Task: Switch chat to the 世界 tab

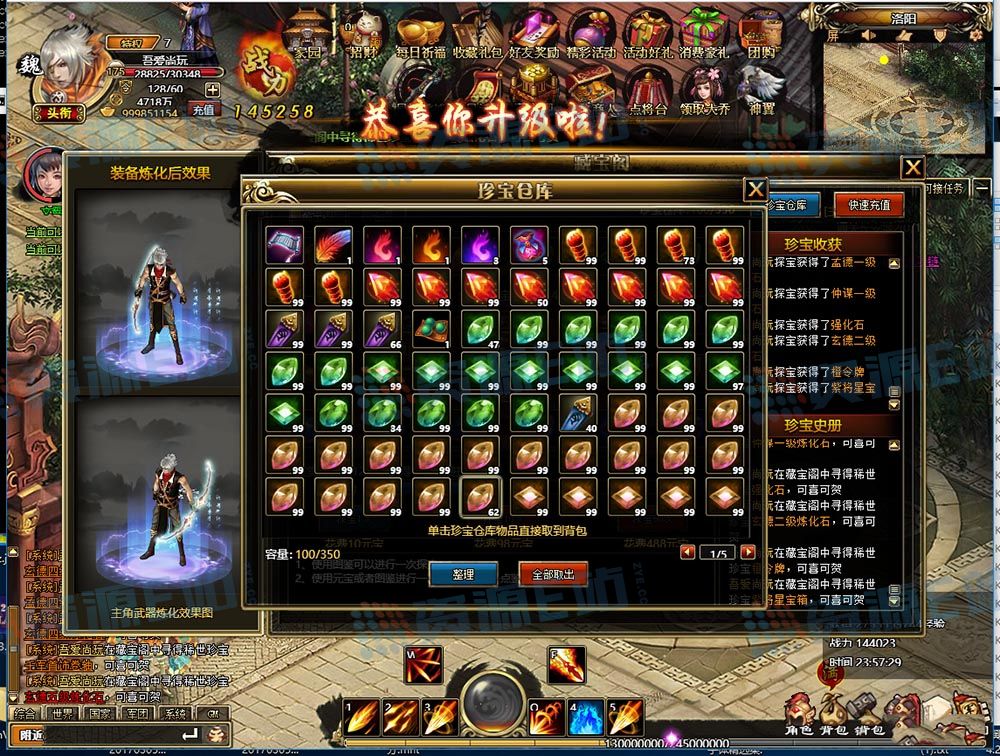Action: click(x=62, y=714)
